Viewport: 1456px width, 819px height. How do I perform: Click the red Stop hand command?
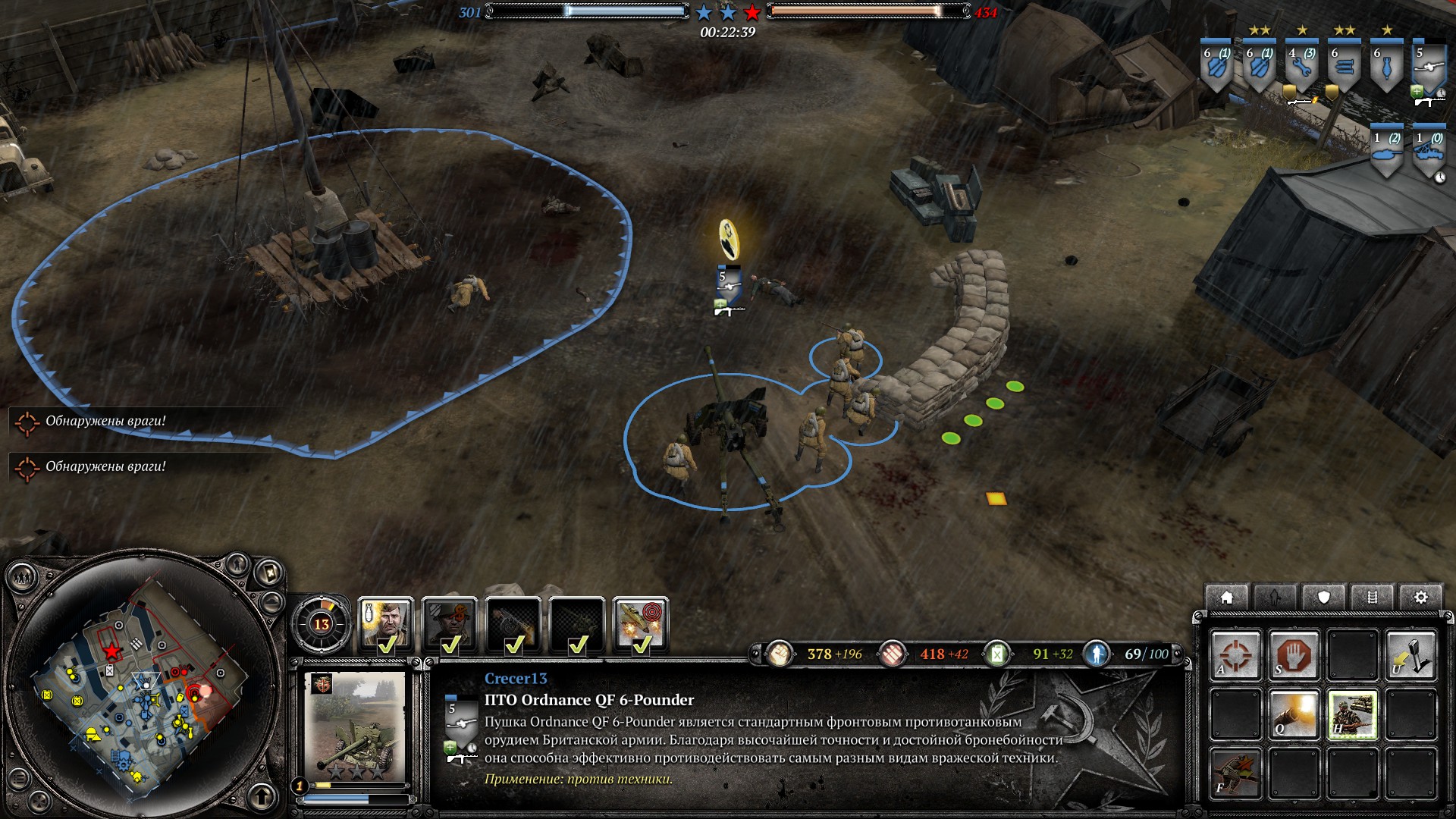pyautogui.click(x=1294, y=654)
